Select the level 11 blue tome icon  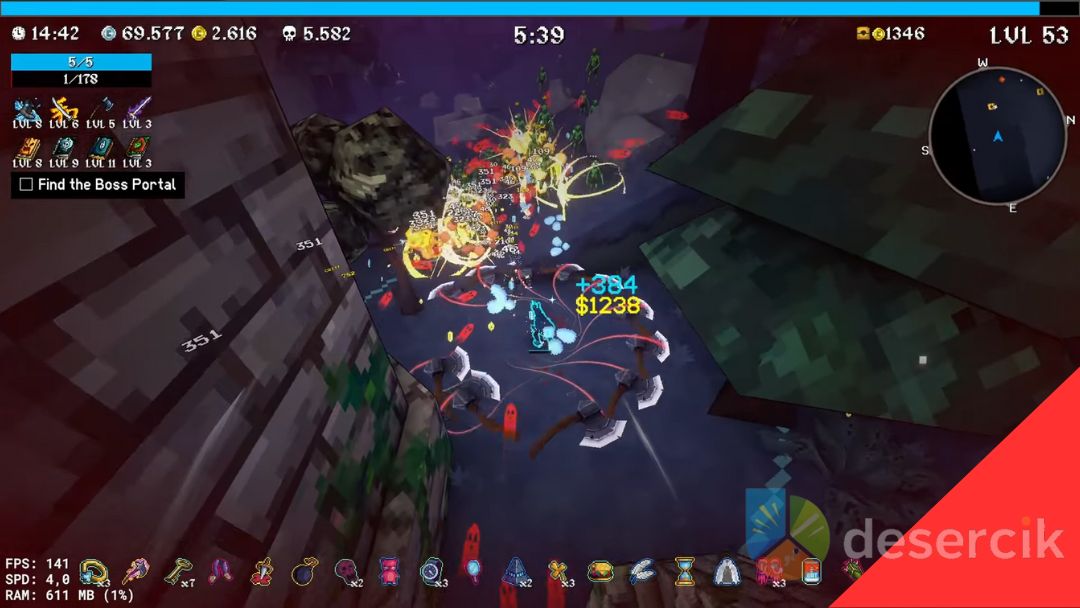point(101,147)
